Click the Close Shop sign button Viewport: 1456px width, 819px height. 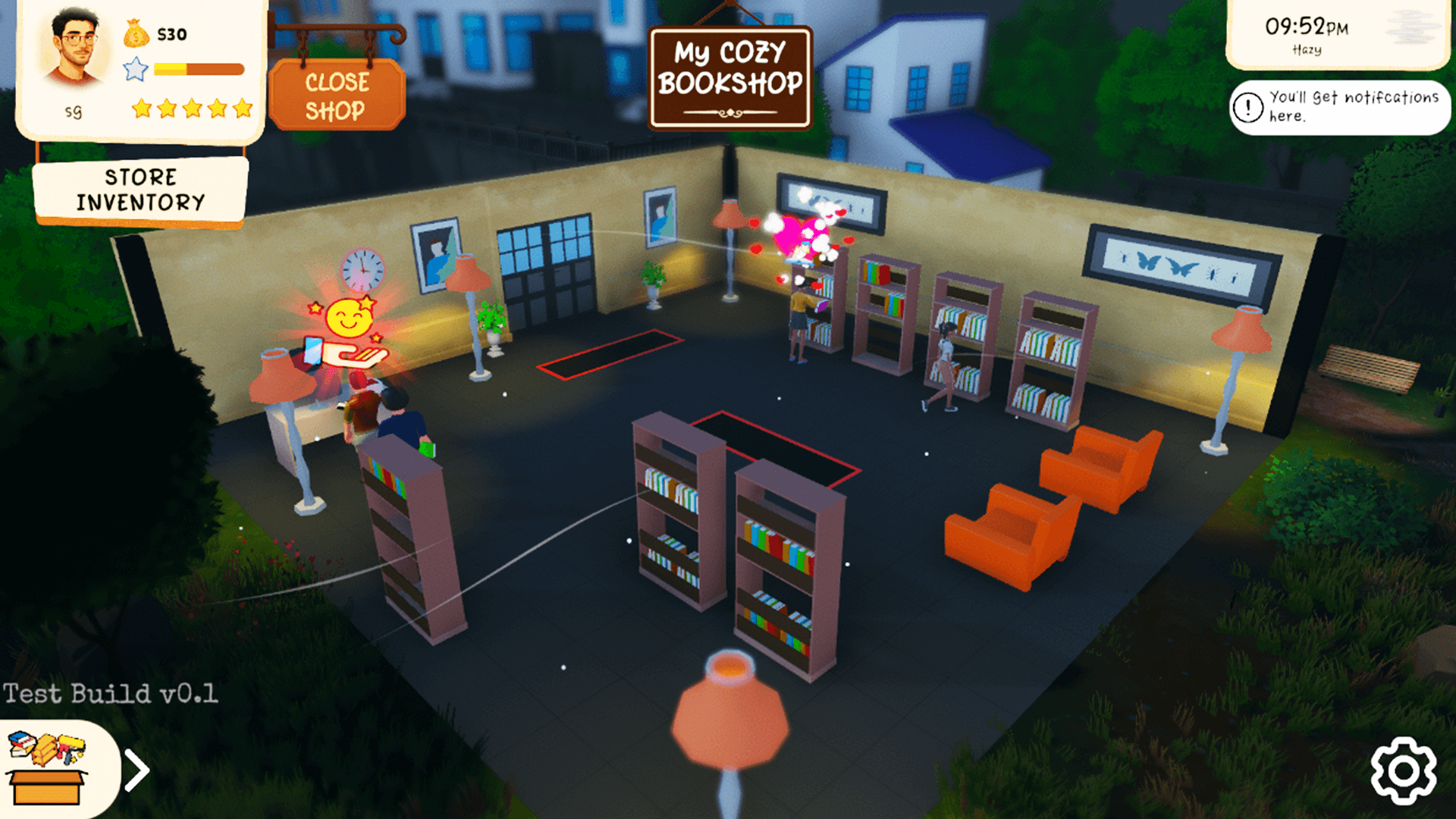coord(337,96)
